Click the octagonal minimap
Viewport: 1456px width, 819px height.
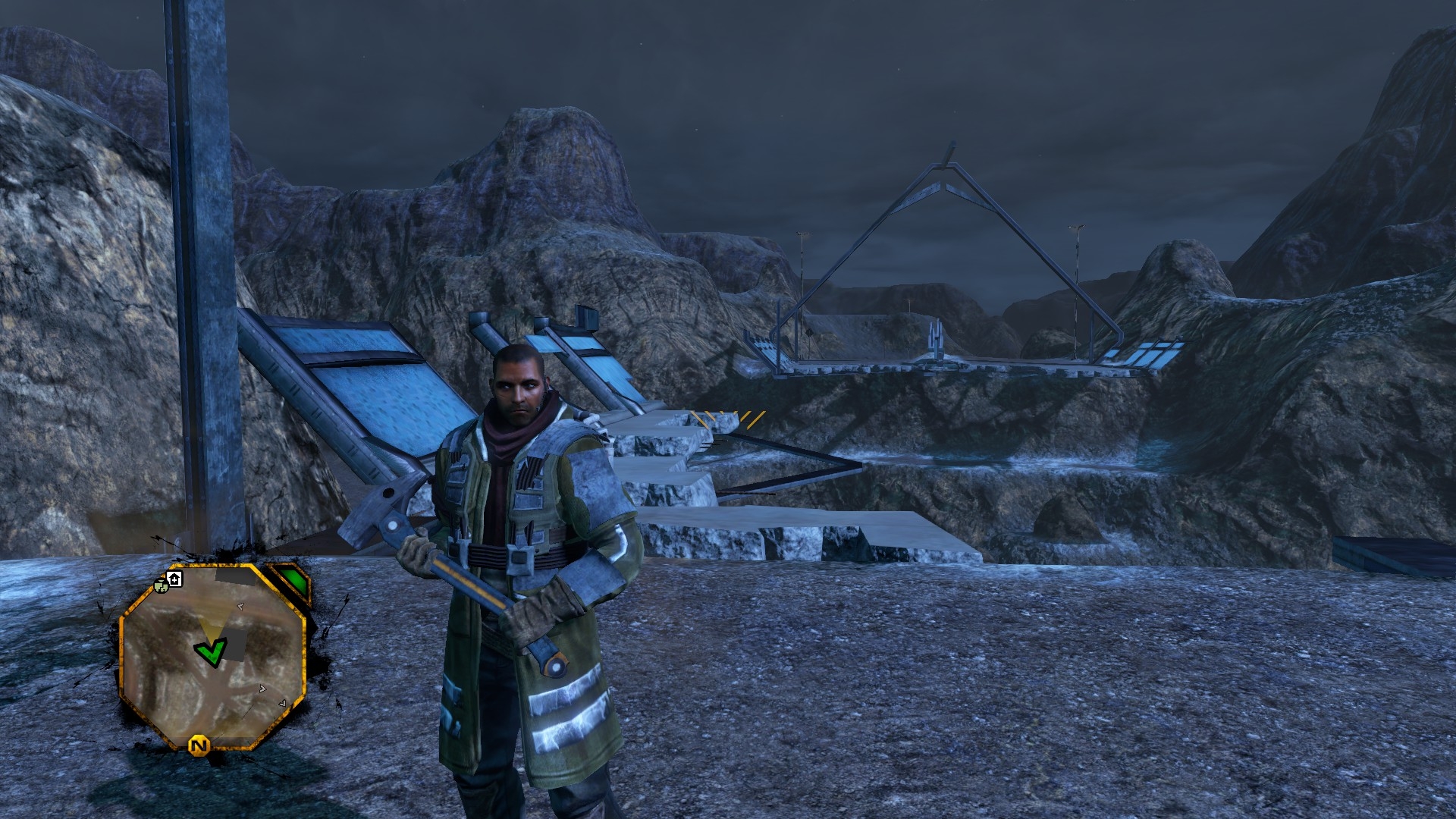pos(213,656)
